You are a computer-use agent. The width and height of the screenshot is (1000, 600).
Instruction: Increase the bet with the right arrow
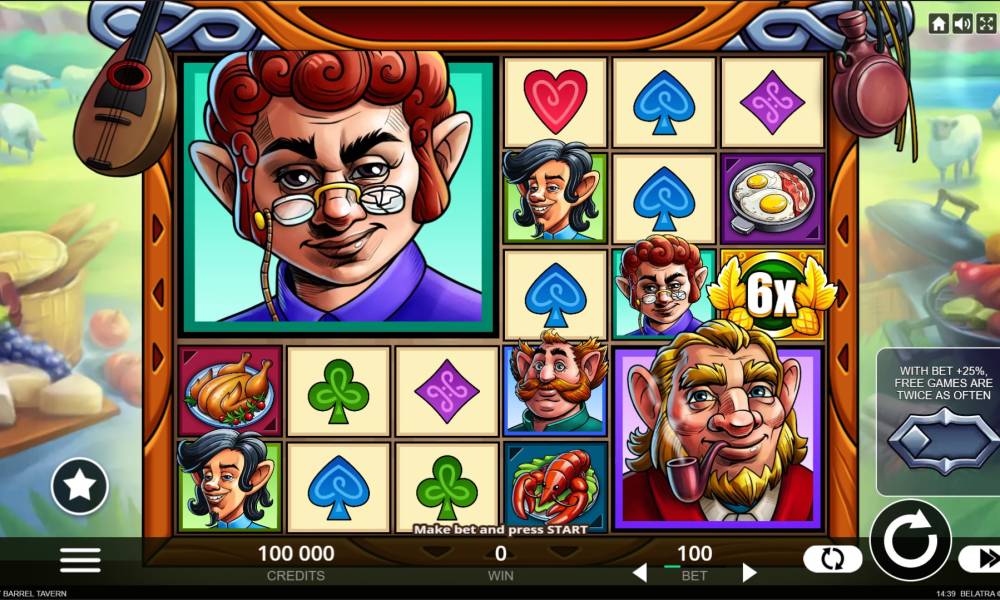pyautogui.click(x=749, y=573)
